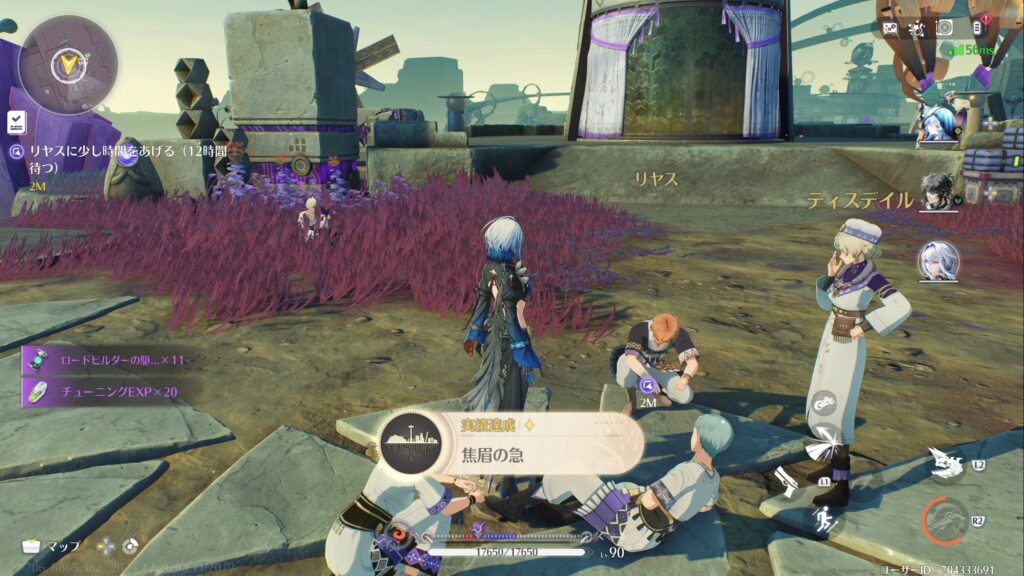
Task: Click the ロートヒルダー item reward notification
Action: [105, 360]
